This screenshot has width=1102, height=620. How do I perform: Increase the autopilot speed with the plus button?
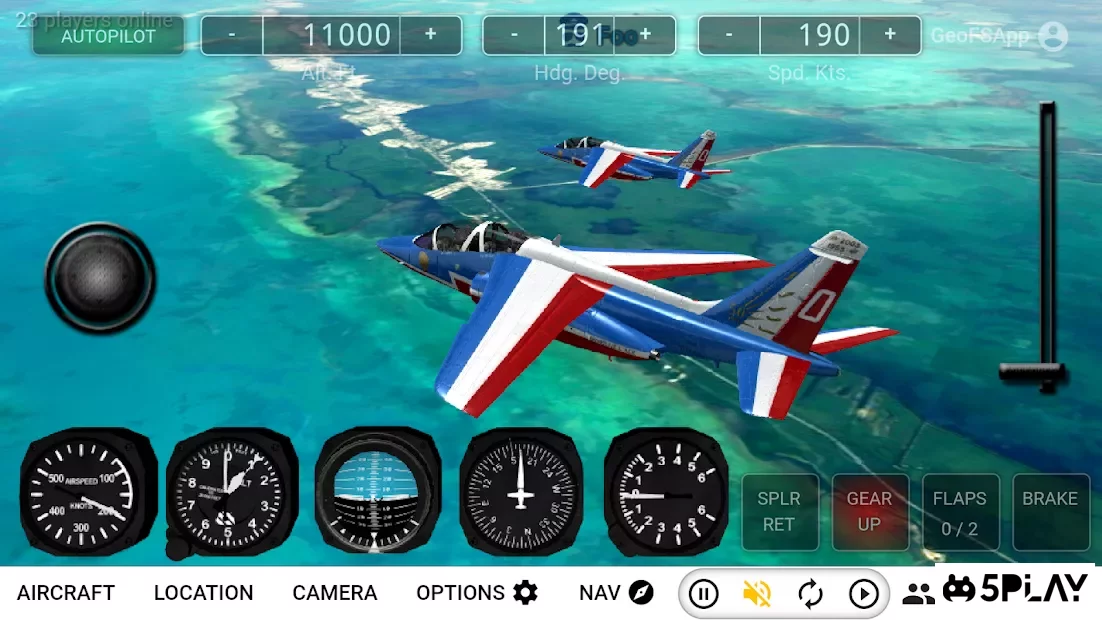click(890, 35)
